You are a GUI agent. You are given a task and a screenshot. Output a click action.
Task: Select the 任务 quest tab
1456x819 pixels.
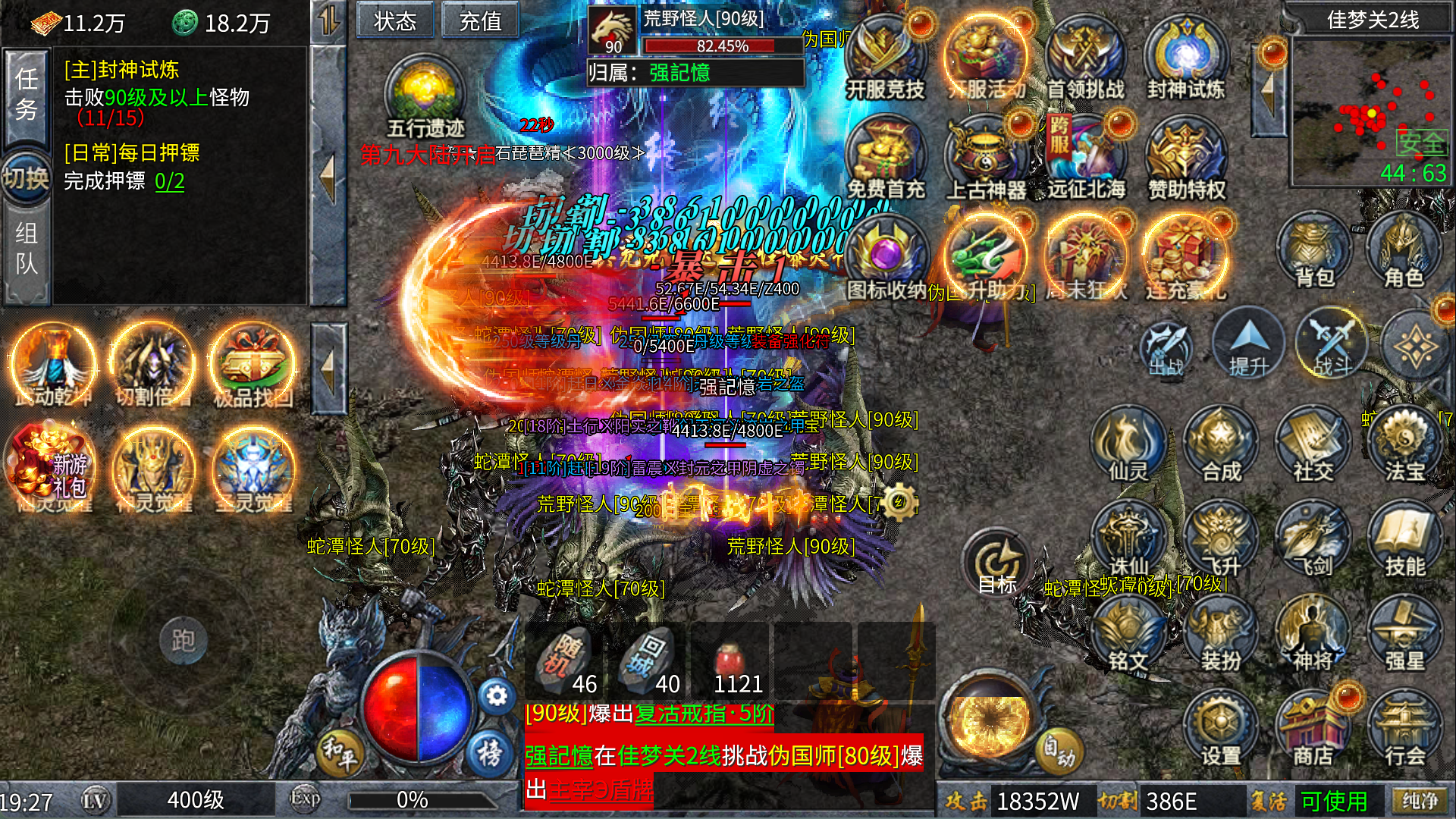(x=27, y=95)
